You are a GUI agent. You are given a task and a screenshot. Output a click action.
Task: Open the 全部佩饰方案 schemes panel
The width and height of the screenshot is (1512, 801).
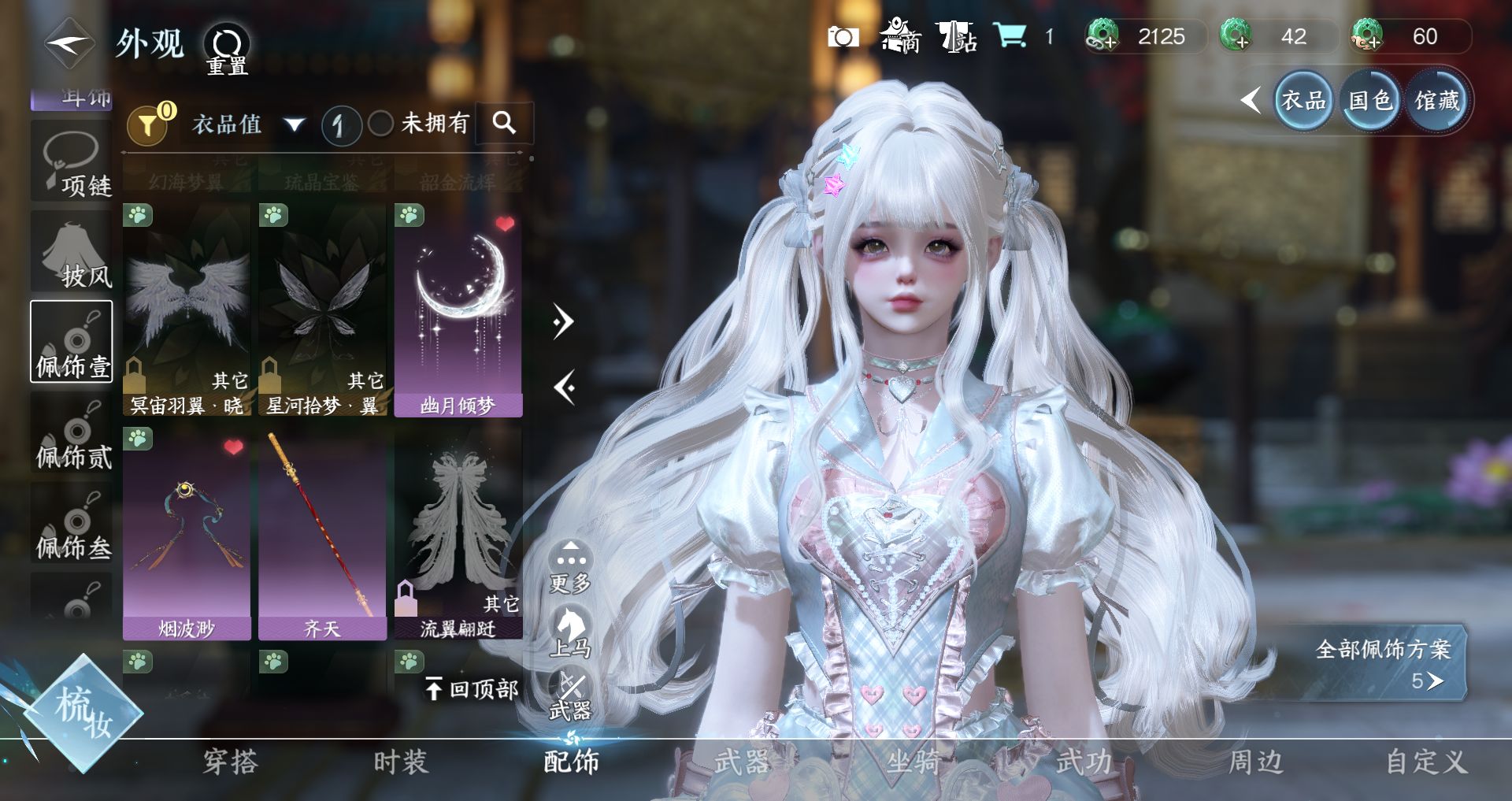pyautogui.click(x=1383, y=663)
